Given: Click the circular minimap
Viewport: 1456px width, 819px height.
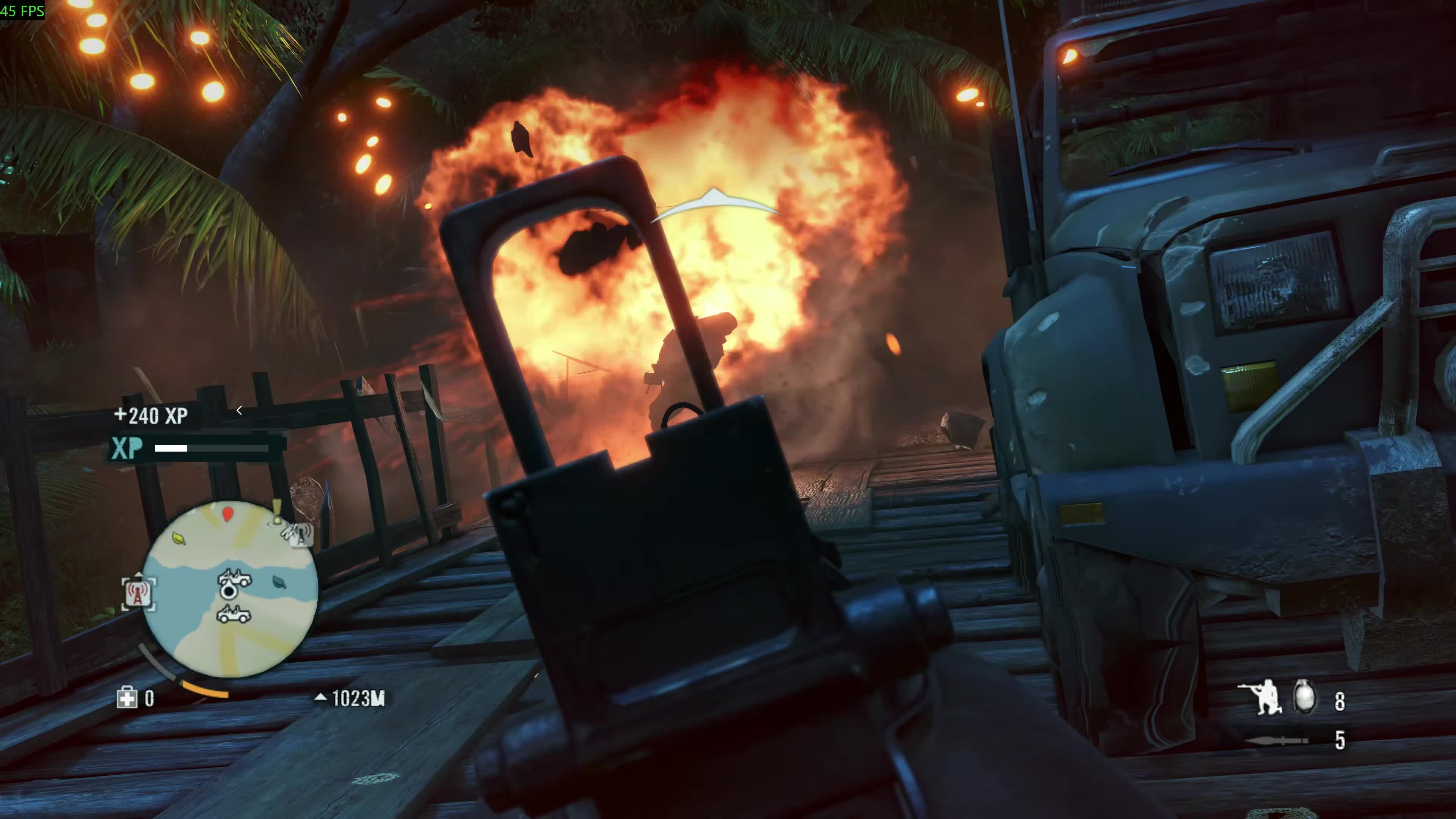Looking at the screenshot, I should 229,588.
